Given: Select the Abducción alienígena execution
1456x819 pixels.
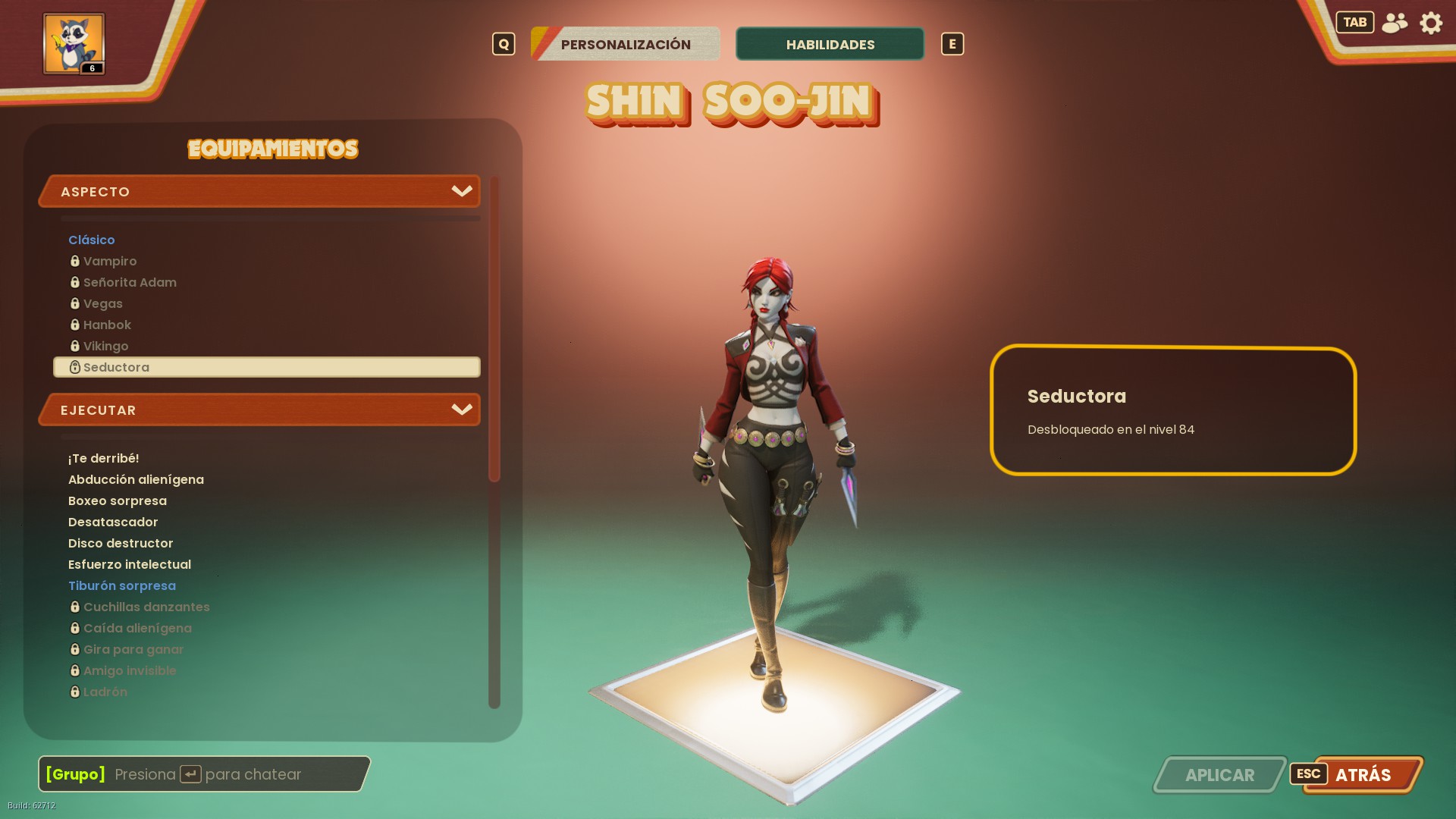Looking at the screenshot, I should click(x=136, y=479).
